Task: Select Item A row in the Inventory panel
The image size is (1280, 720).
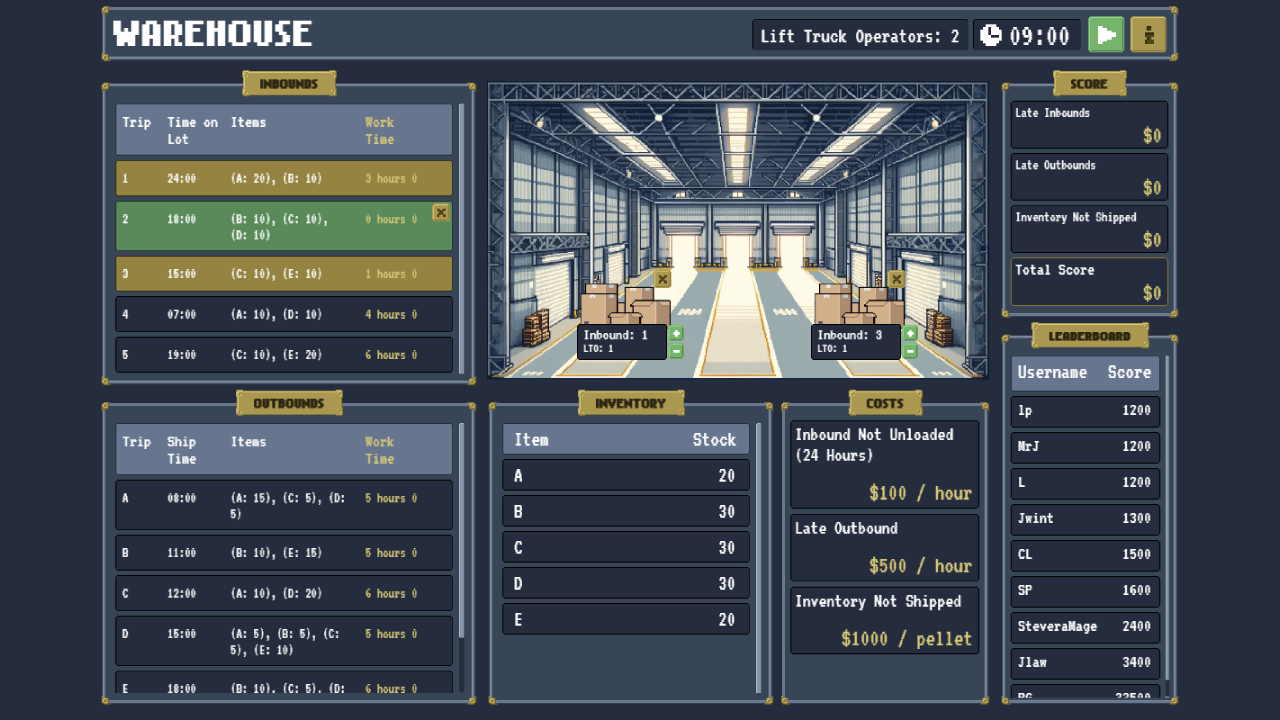Action: [625, 475]
